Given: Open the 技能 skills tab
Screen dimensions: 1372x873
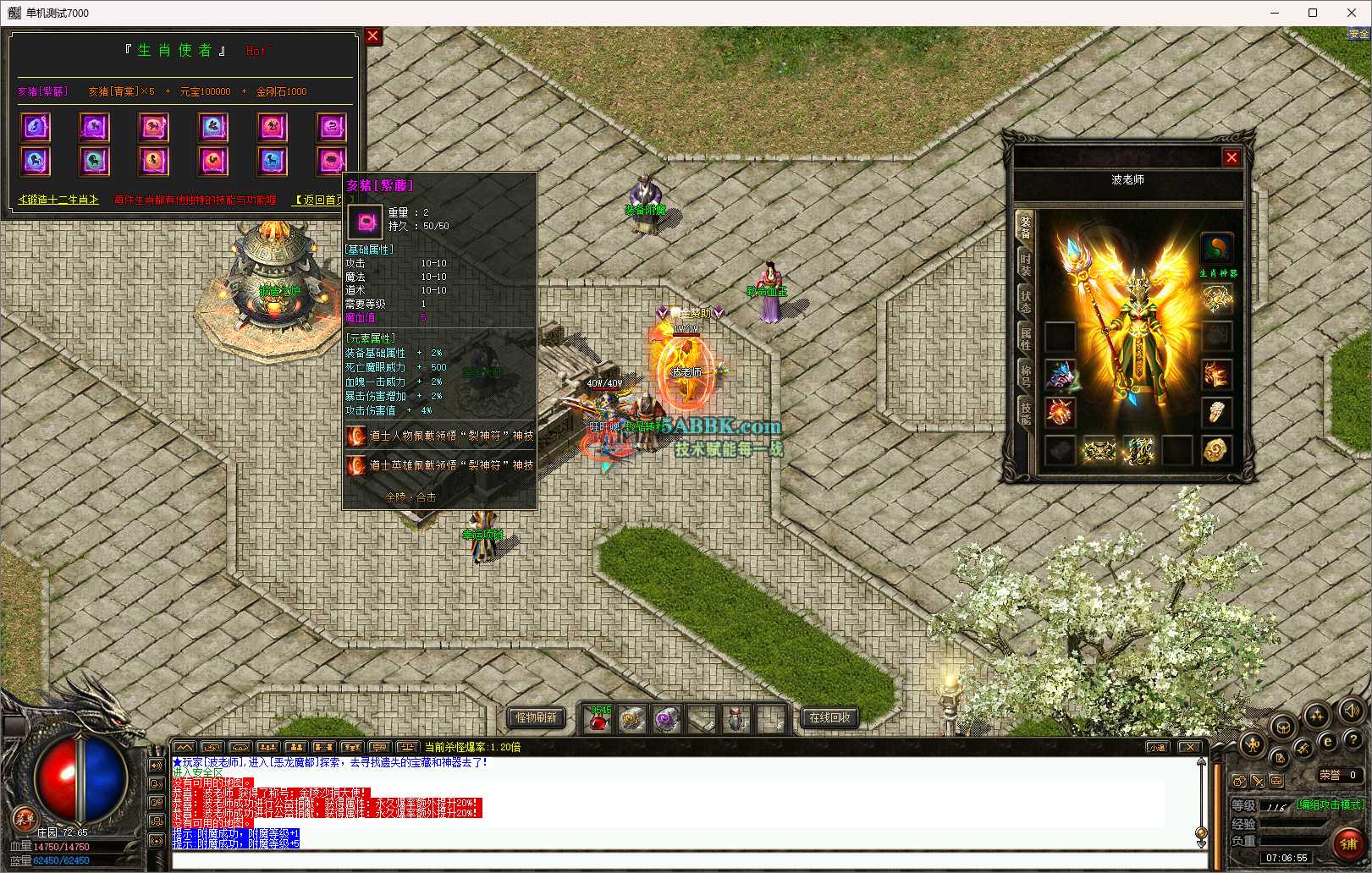Looking at the screenshot, I should click(1025, 413).
